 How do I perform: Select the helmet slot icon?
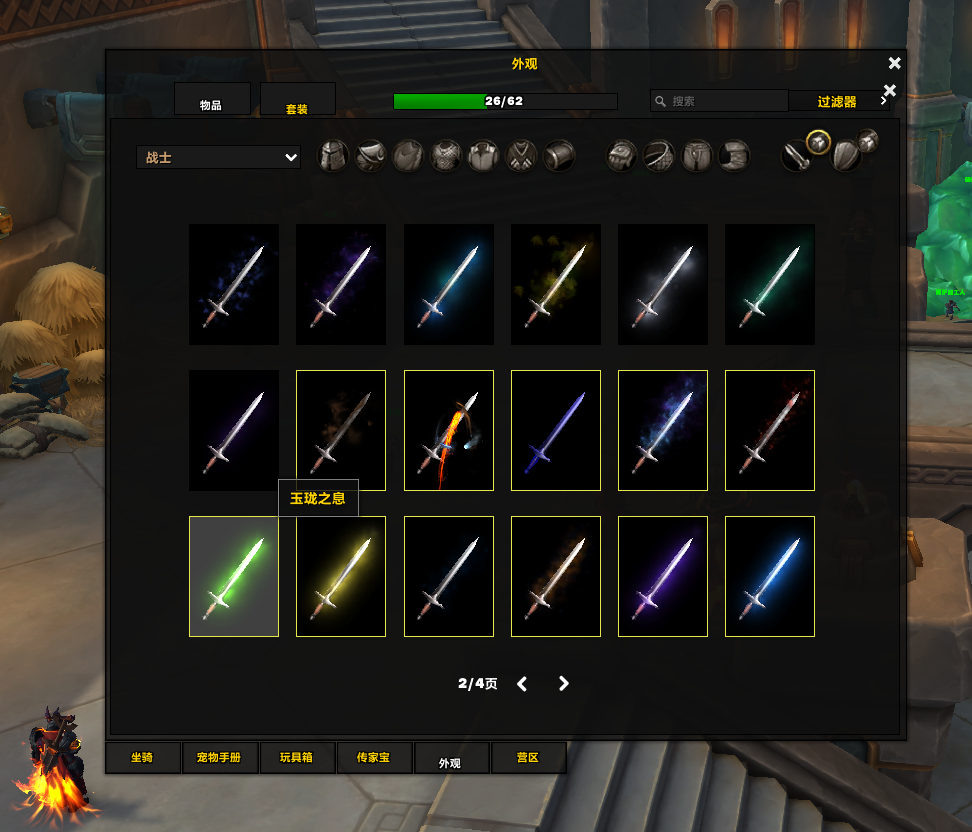click(x=334, y=157)
